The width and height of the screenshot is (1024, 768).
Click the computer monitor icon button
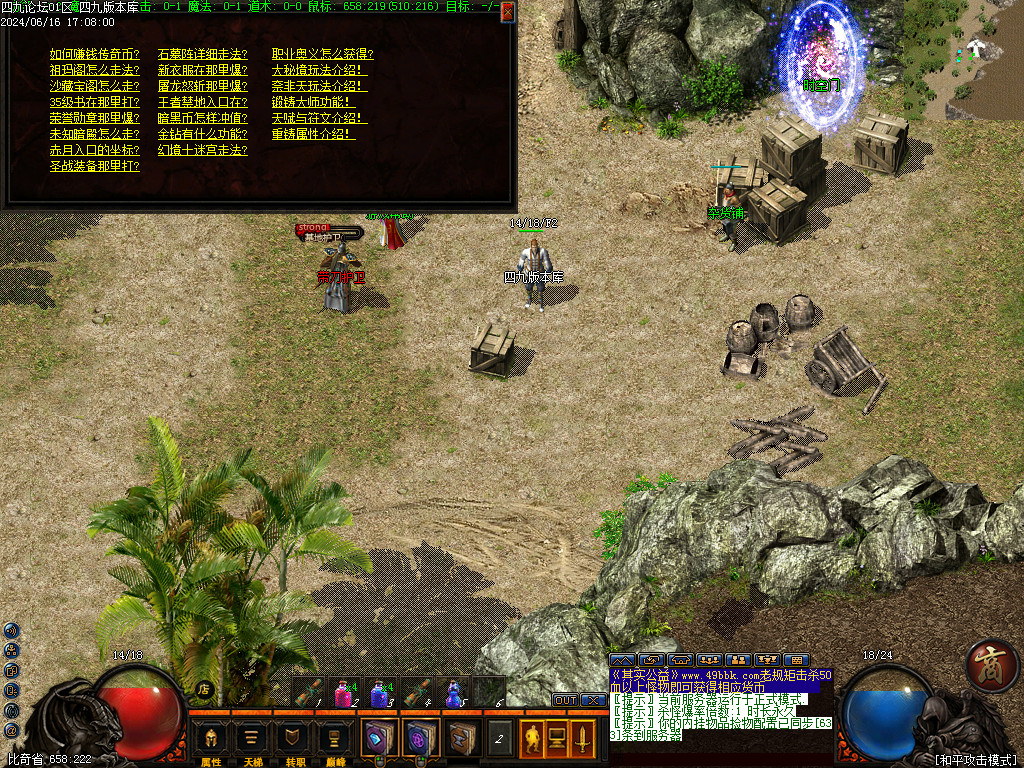click(557, 738)
